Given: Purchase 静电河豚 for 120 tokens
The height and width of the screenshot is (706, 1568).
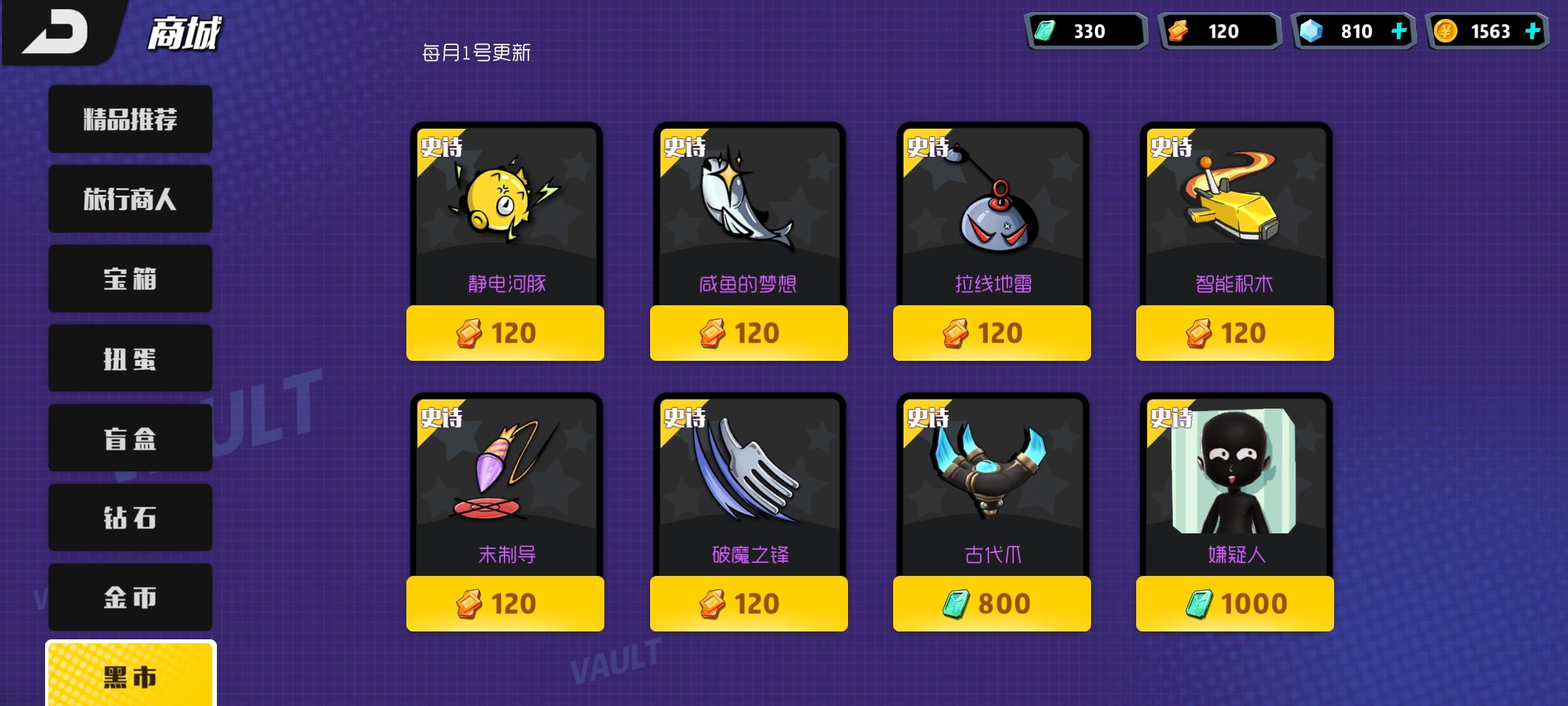Looking at the screenshot, I should pos(505,333).
